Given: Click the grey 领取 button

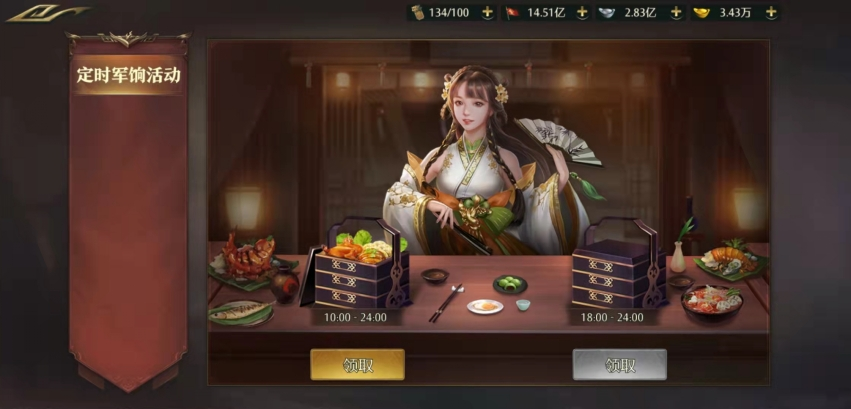Looking at the screenshot, I should coord(619,365).
